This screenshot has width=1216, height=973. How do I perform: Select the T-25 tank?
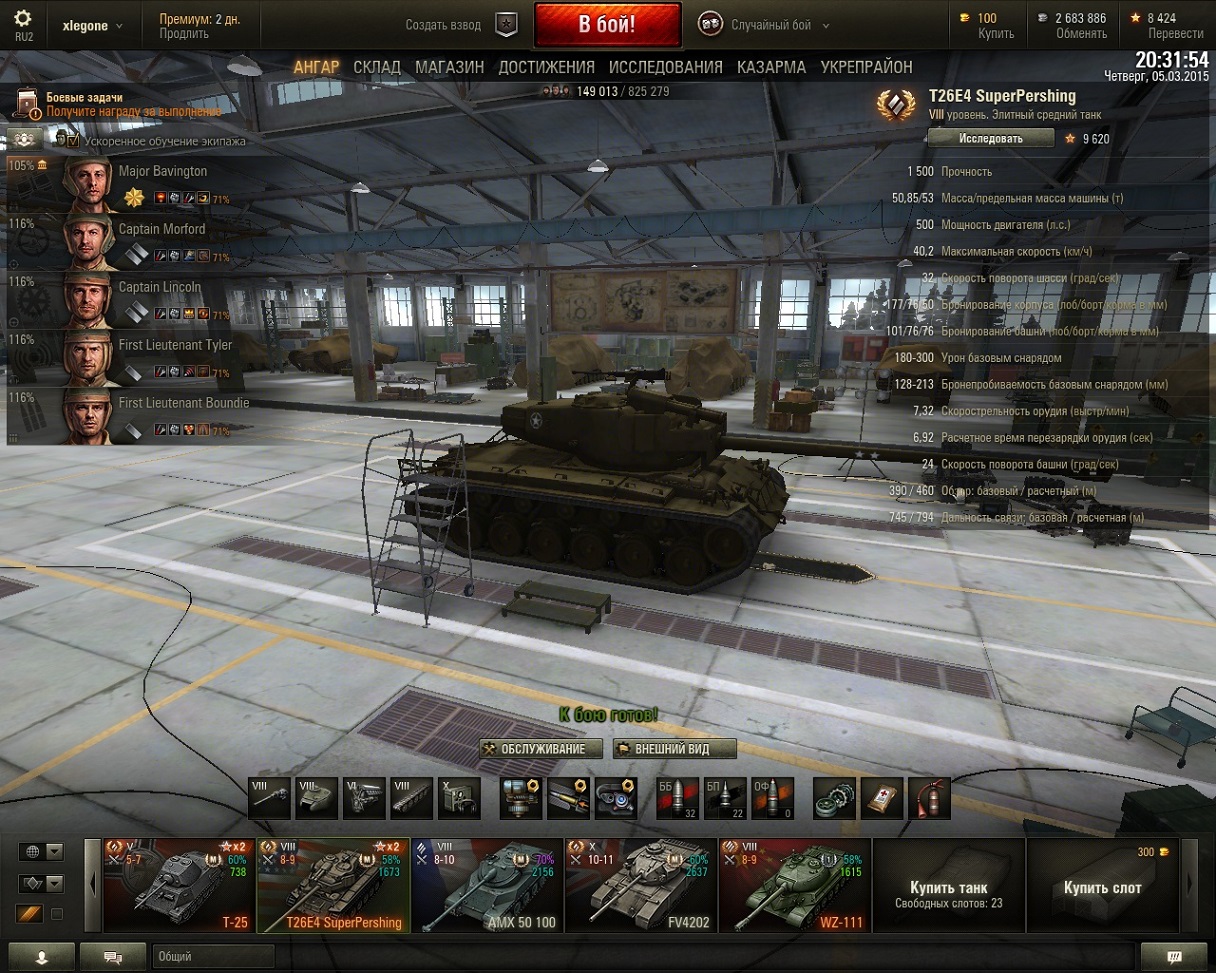179,886
